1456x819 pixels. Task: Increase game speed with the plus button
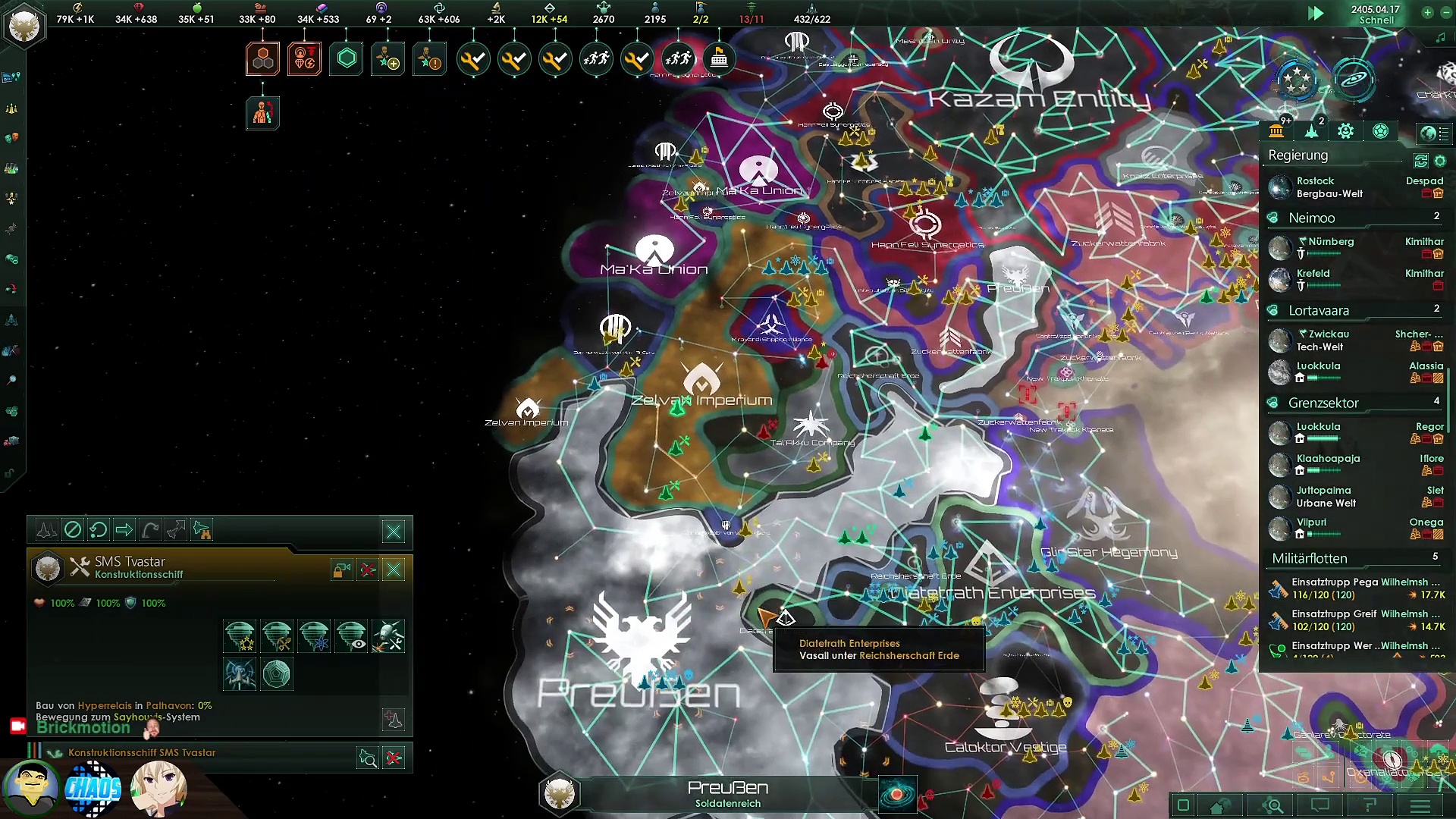pyautogui.click(x=1427, y=12)
